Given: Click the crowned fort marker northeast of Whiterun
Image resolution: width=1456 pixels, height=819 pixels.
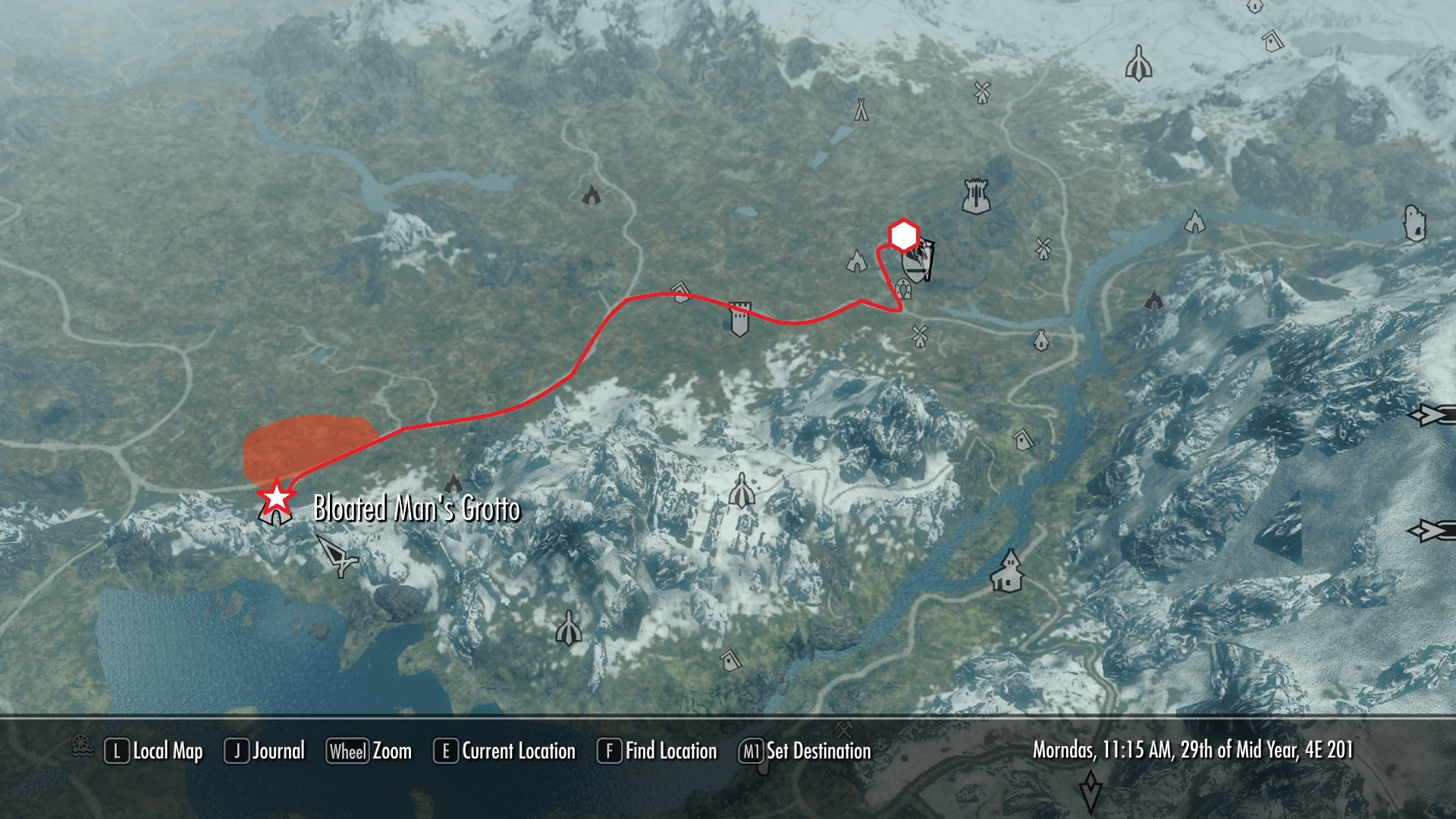Looking at the screenshot, I should coord(977,196).
